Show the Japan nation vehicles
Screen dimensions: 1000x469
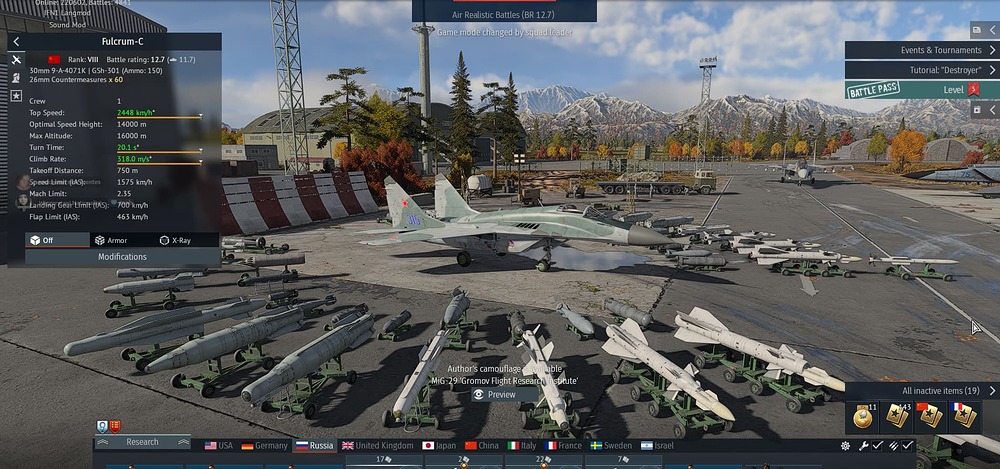pyautogui.click(x=440, y=445)
